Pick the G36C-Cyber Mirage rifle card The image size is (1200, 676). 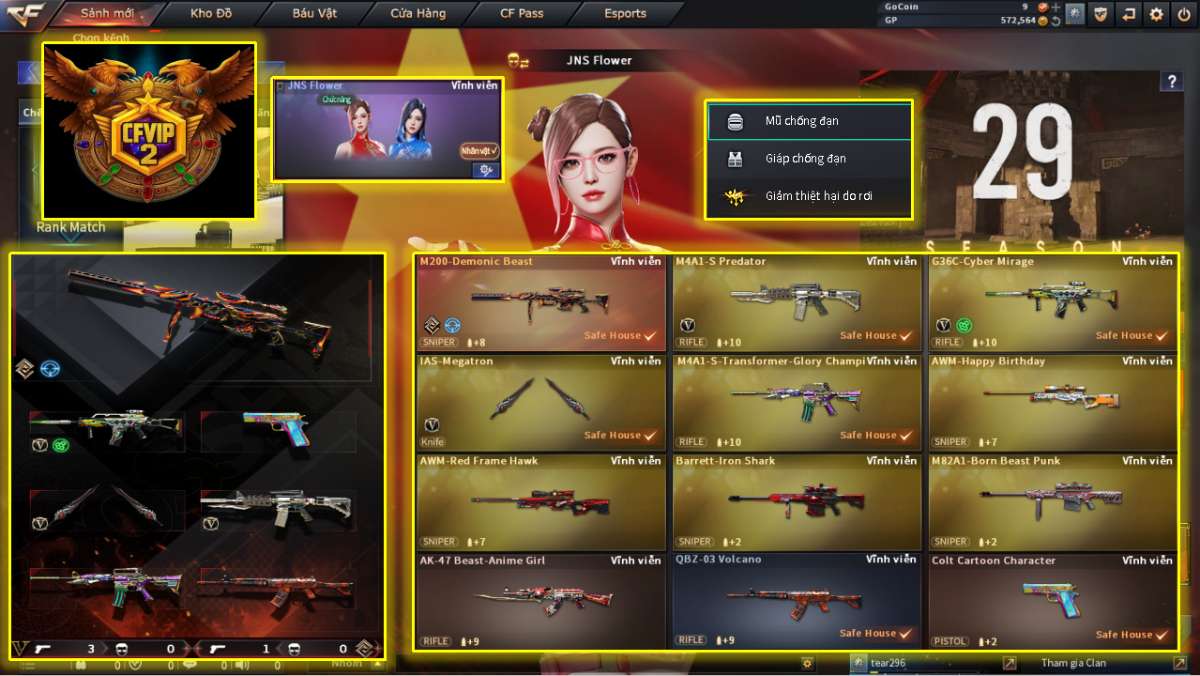(1052, 302)
